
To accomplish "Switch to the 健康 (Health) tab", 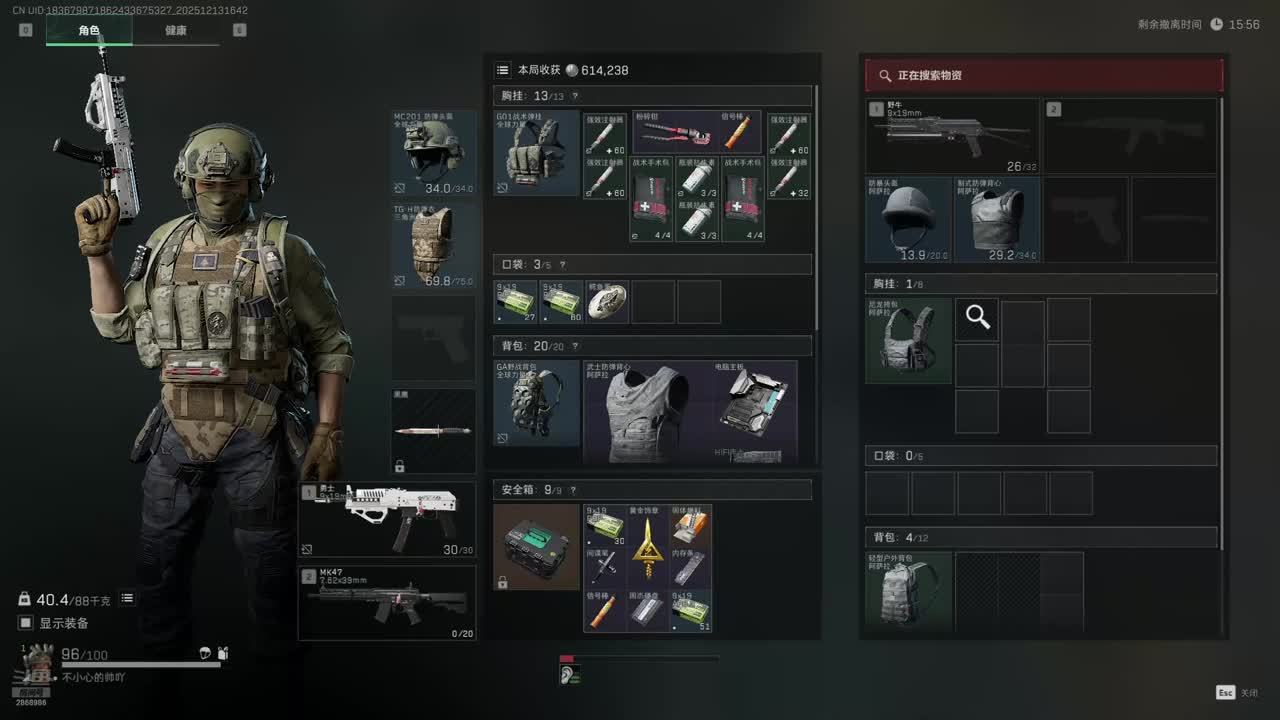I will pyautogui.click(x=176, y=30).
